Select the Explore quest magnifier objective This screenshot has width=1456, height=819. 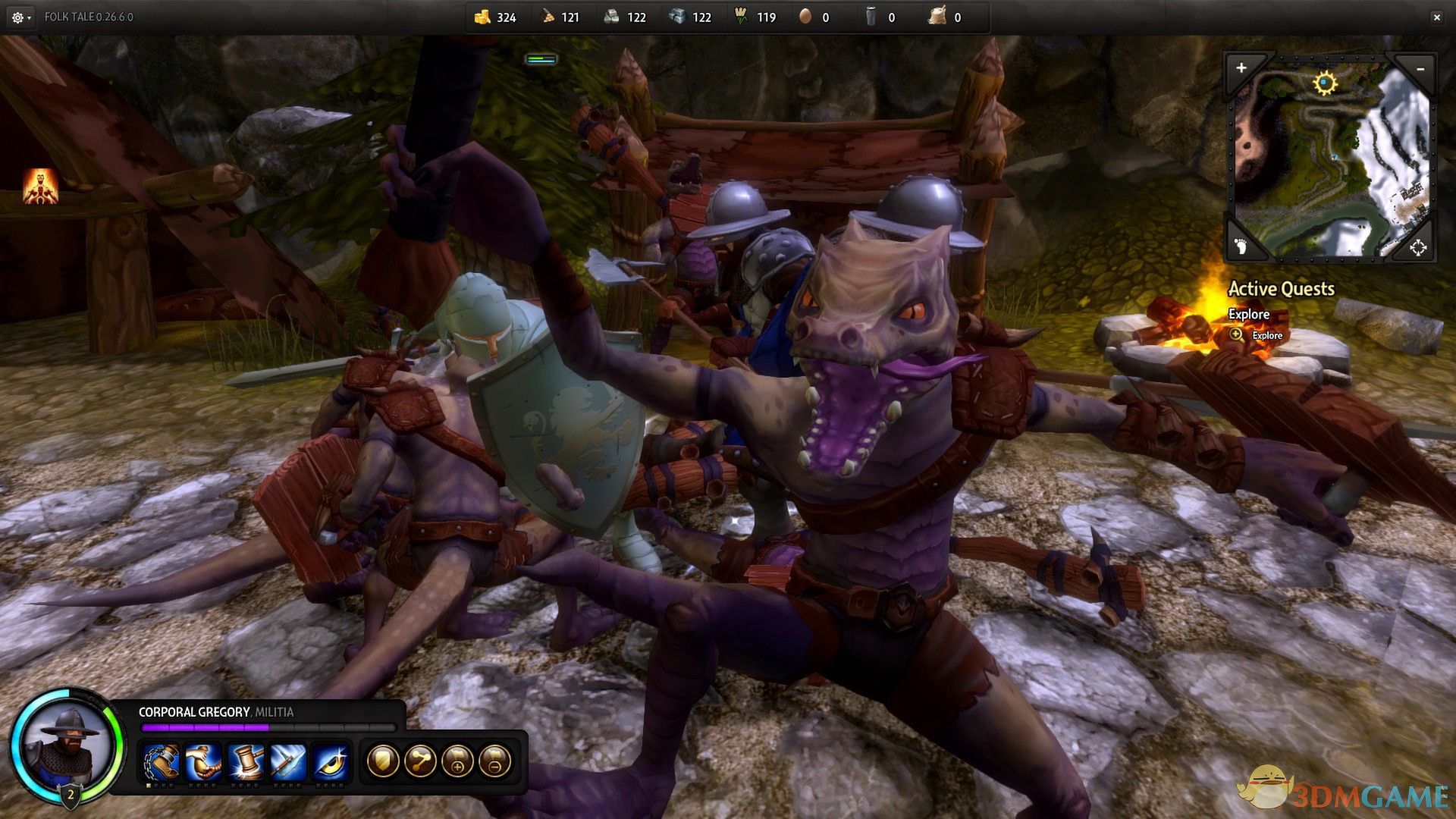(x=1237, y=334)
